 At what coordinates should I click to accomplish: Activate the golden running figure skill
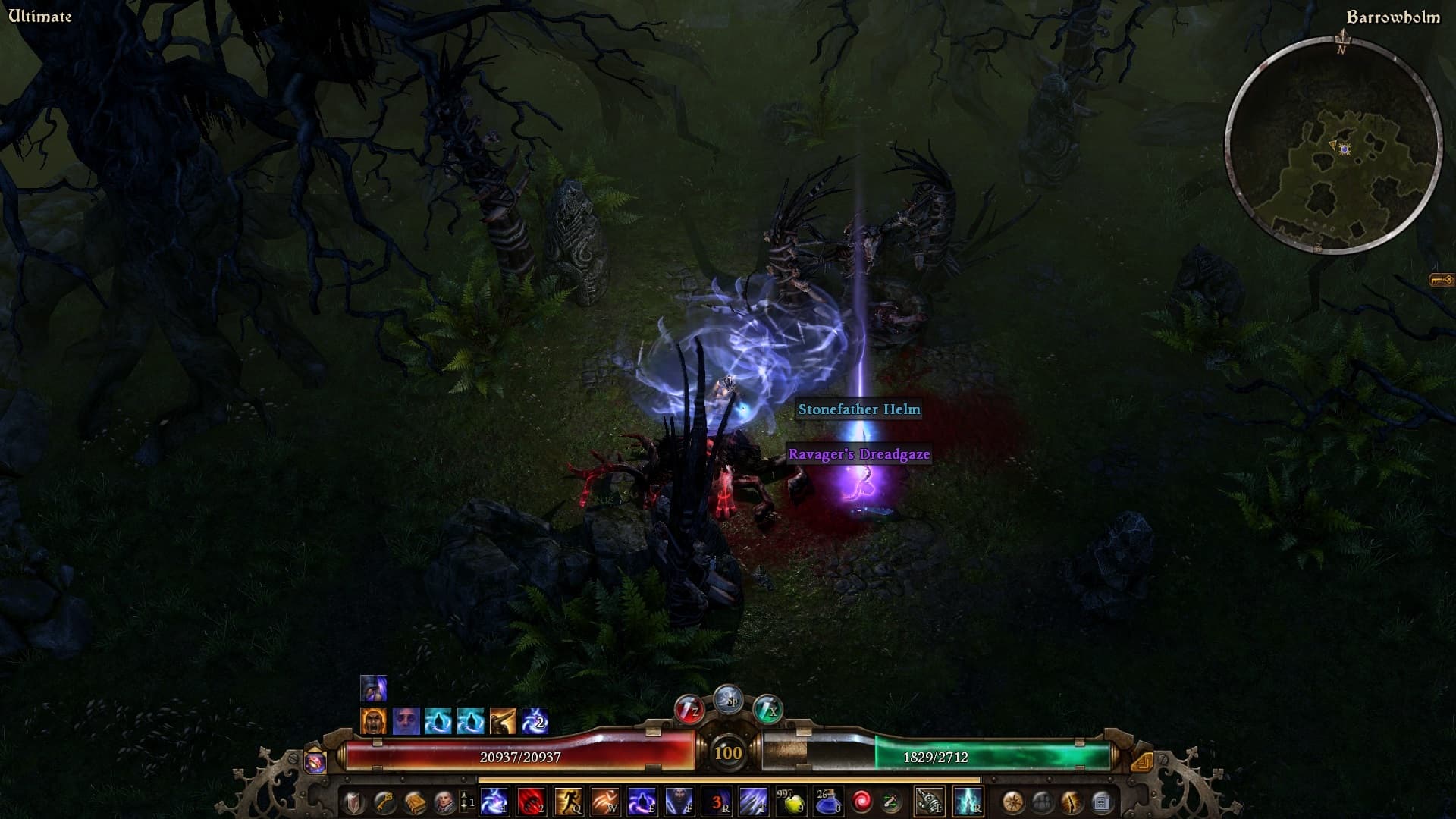568,801
